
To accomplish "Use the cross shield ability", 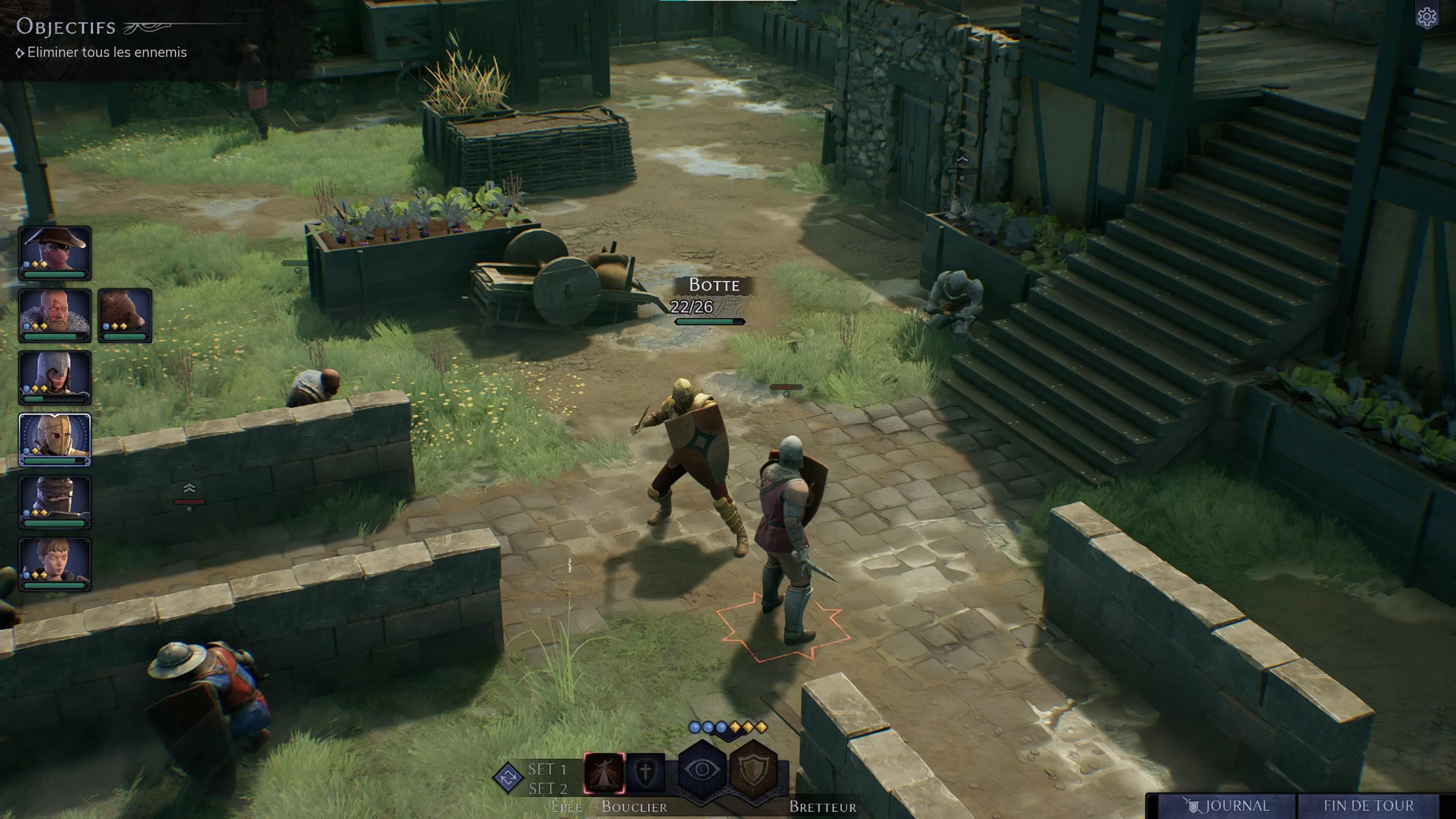I will 645,773.
